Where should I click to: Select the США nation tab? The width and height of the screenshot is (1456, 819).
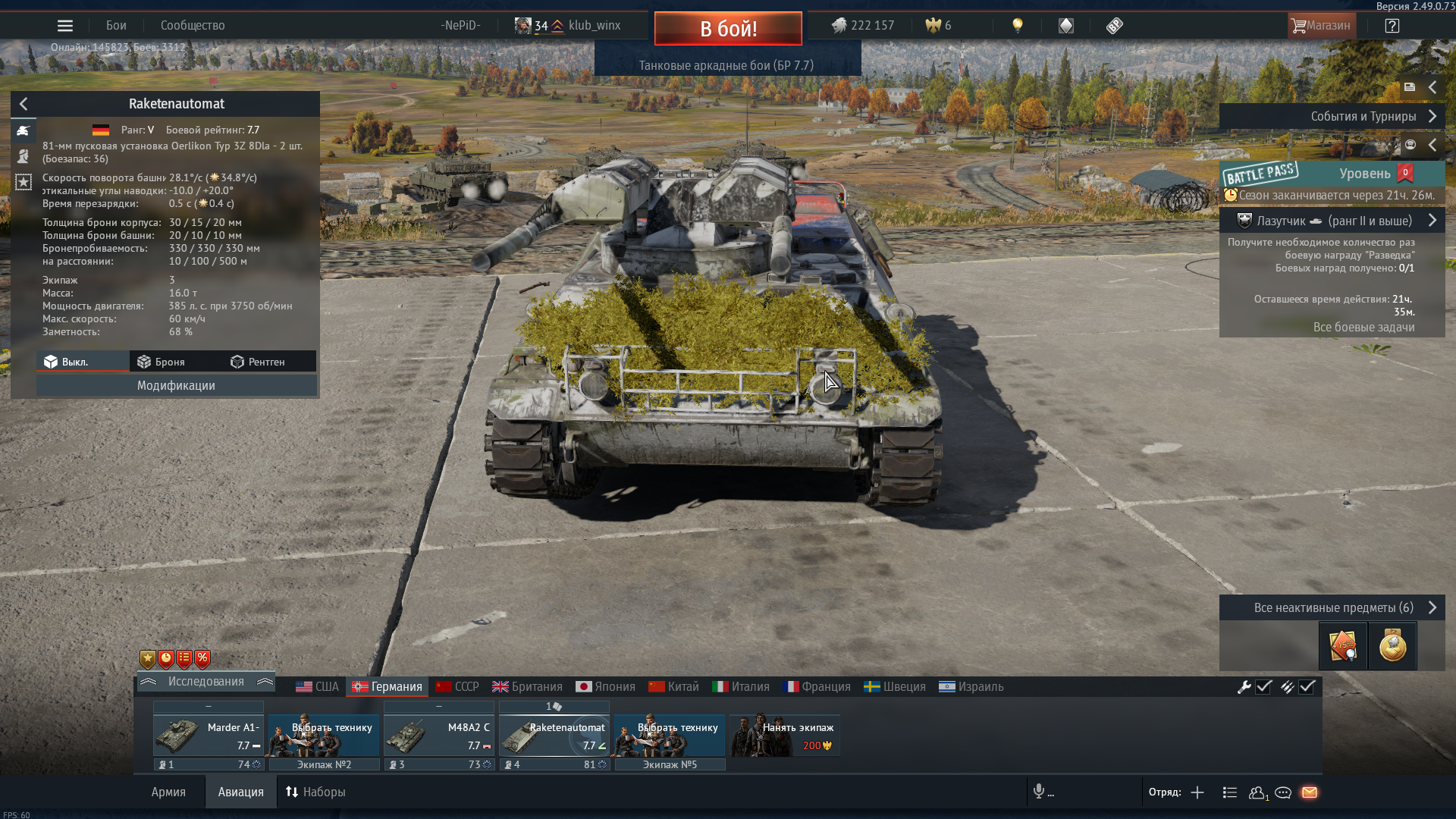pyautogui.click(x=317, y=686)
